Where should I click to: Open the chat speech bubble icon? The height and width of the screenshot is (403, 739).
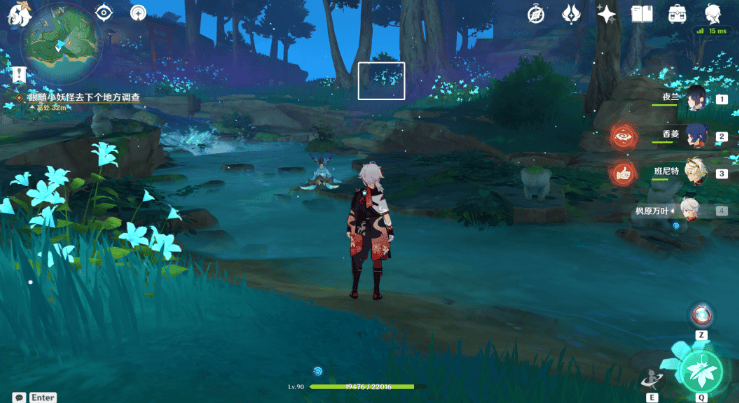18,397
